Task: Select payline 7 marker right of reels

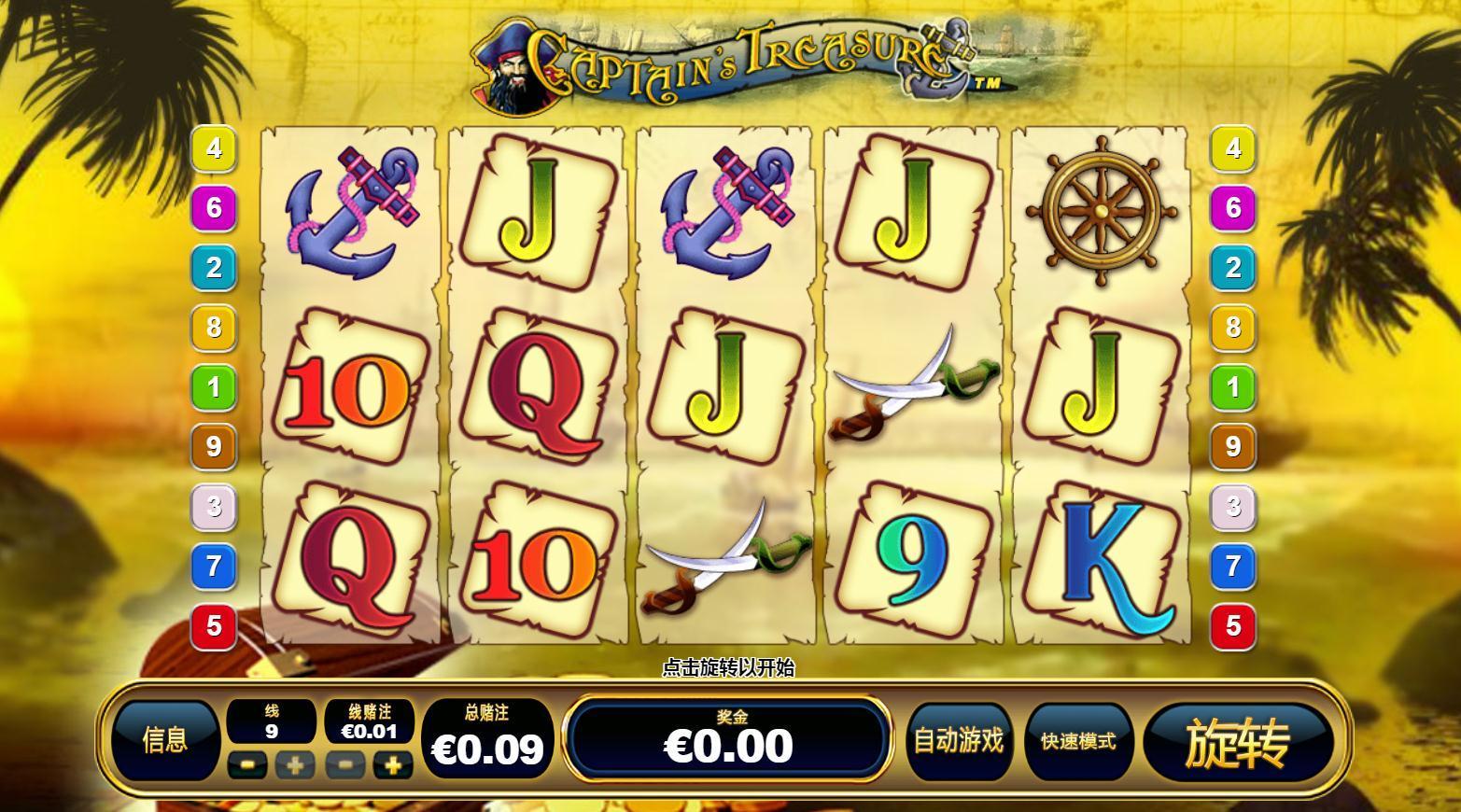Action: click(x=1233, y=566)
